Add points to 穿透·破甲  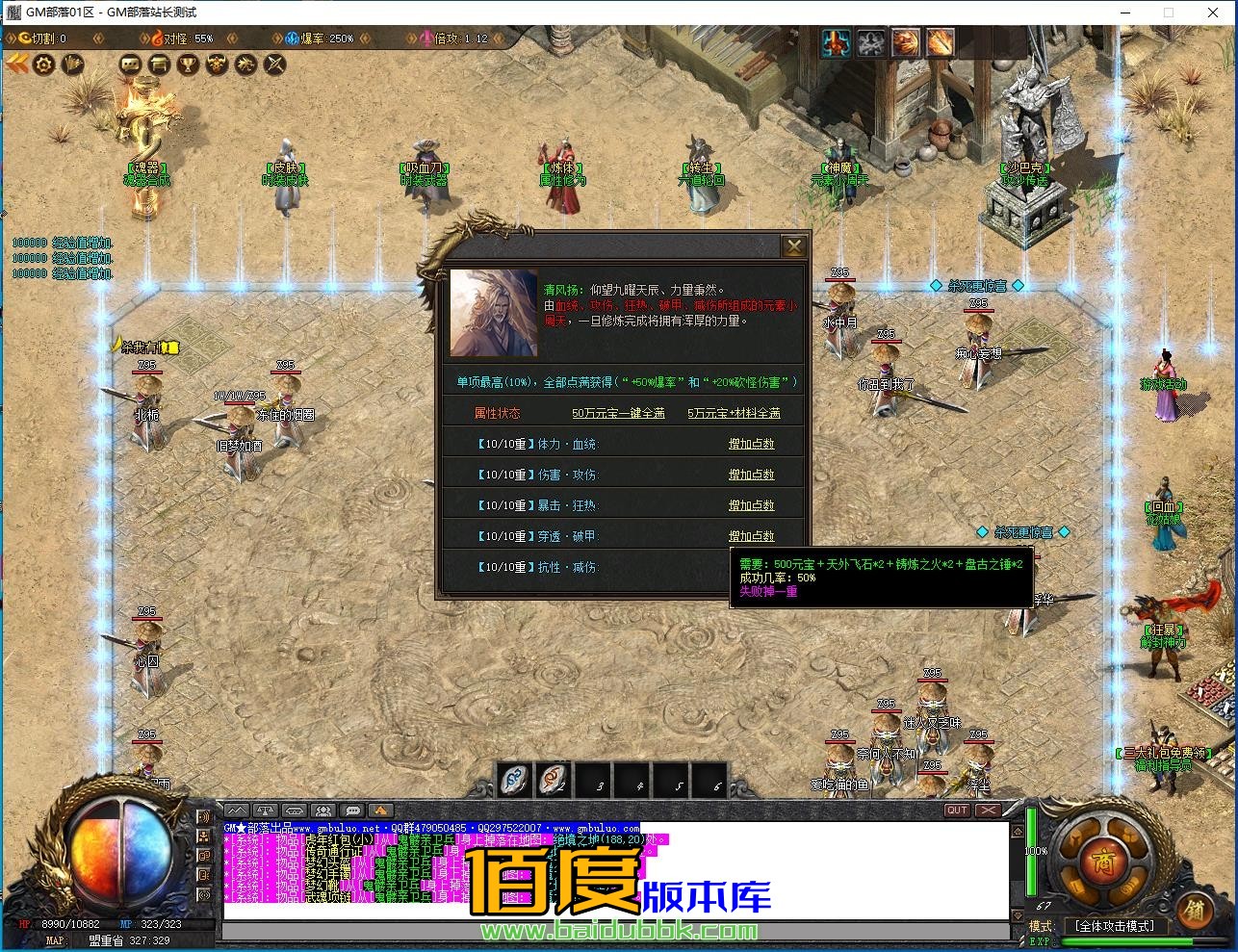(x=751, y=536)
